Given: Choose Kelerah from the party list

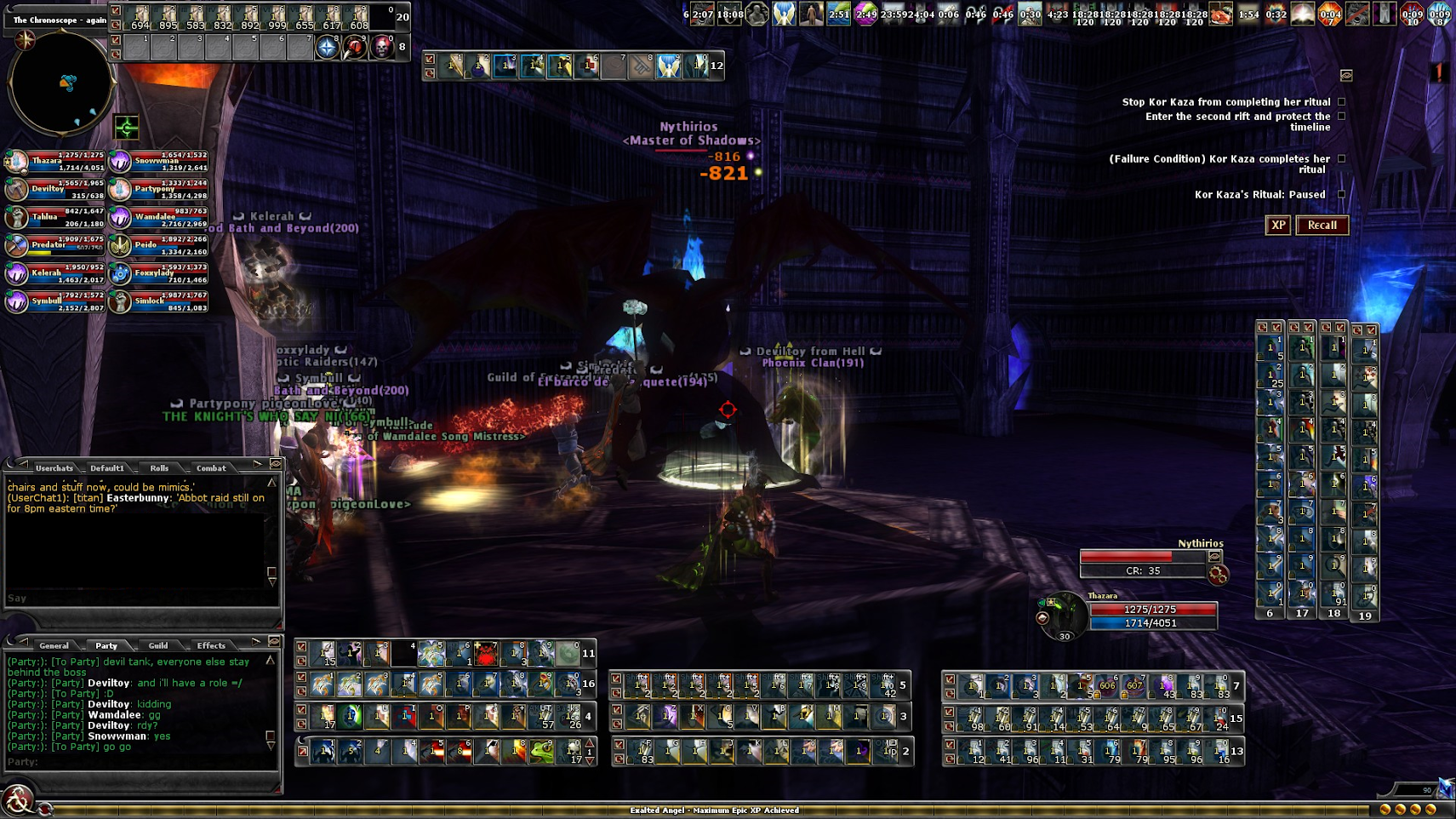Looking at the screenshot, I should (55, 273).
